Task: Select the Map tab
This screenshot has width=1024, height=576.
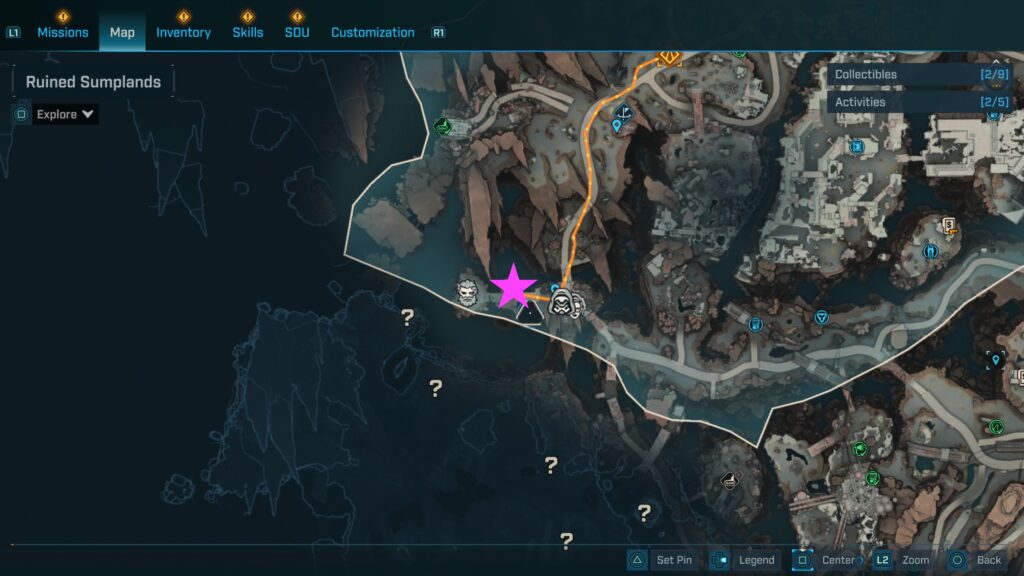Action: pos(122,32)
